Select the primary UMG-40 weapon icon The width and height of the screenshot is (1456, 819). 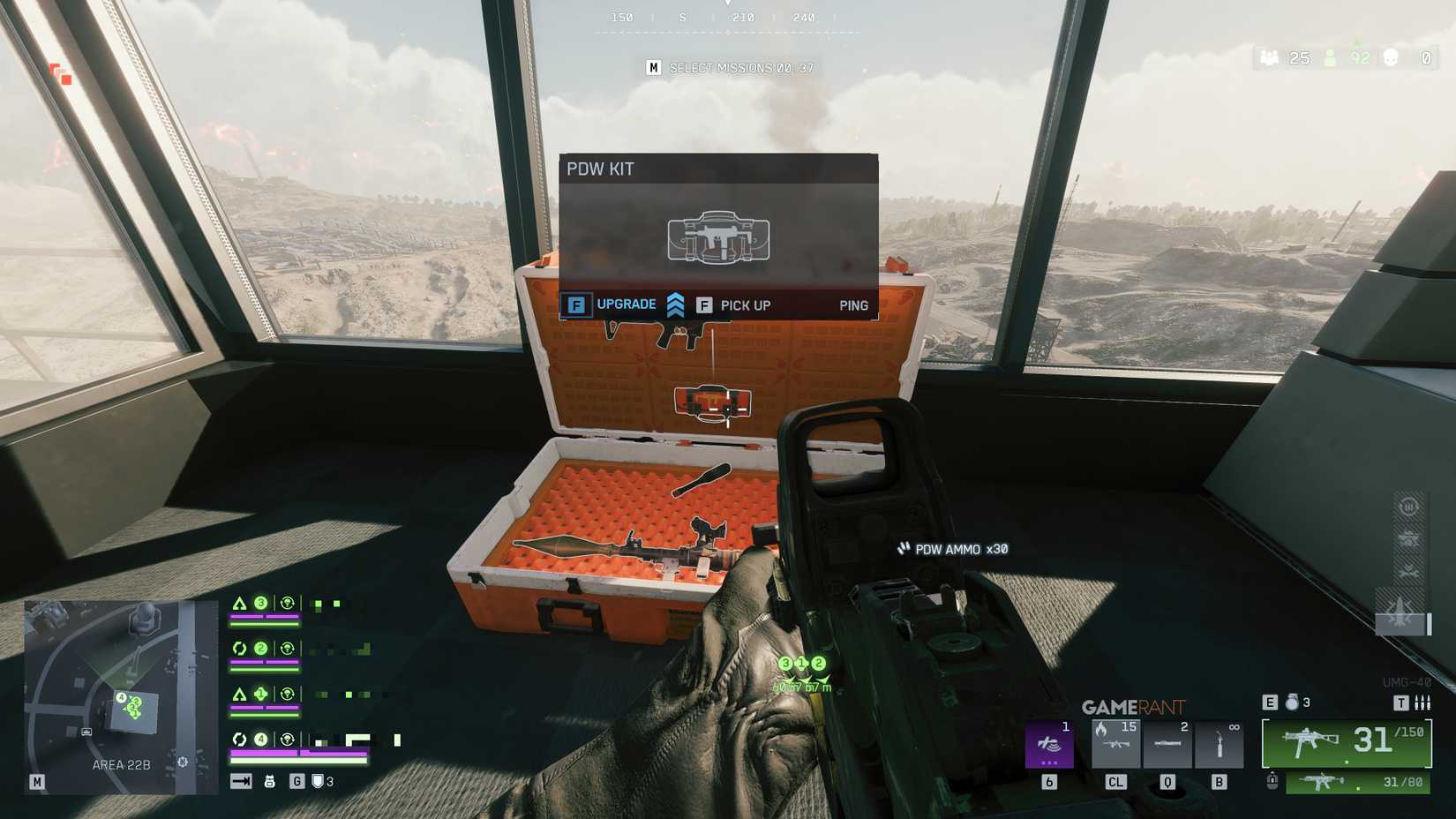click(x=1310, y=740)
